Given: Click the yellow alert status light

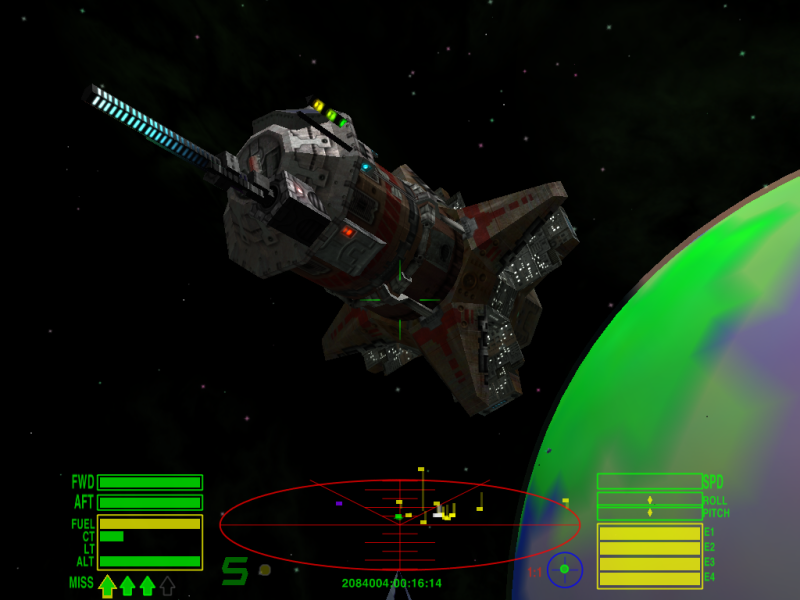Looking at the screenshot, I should [264, 570].
